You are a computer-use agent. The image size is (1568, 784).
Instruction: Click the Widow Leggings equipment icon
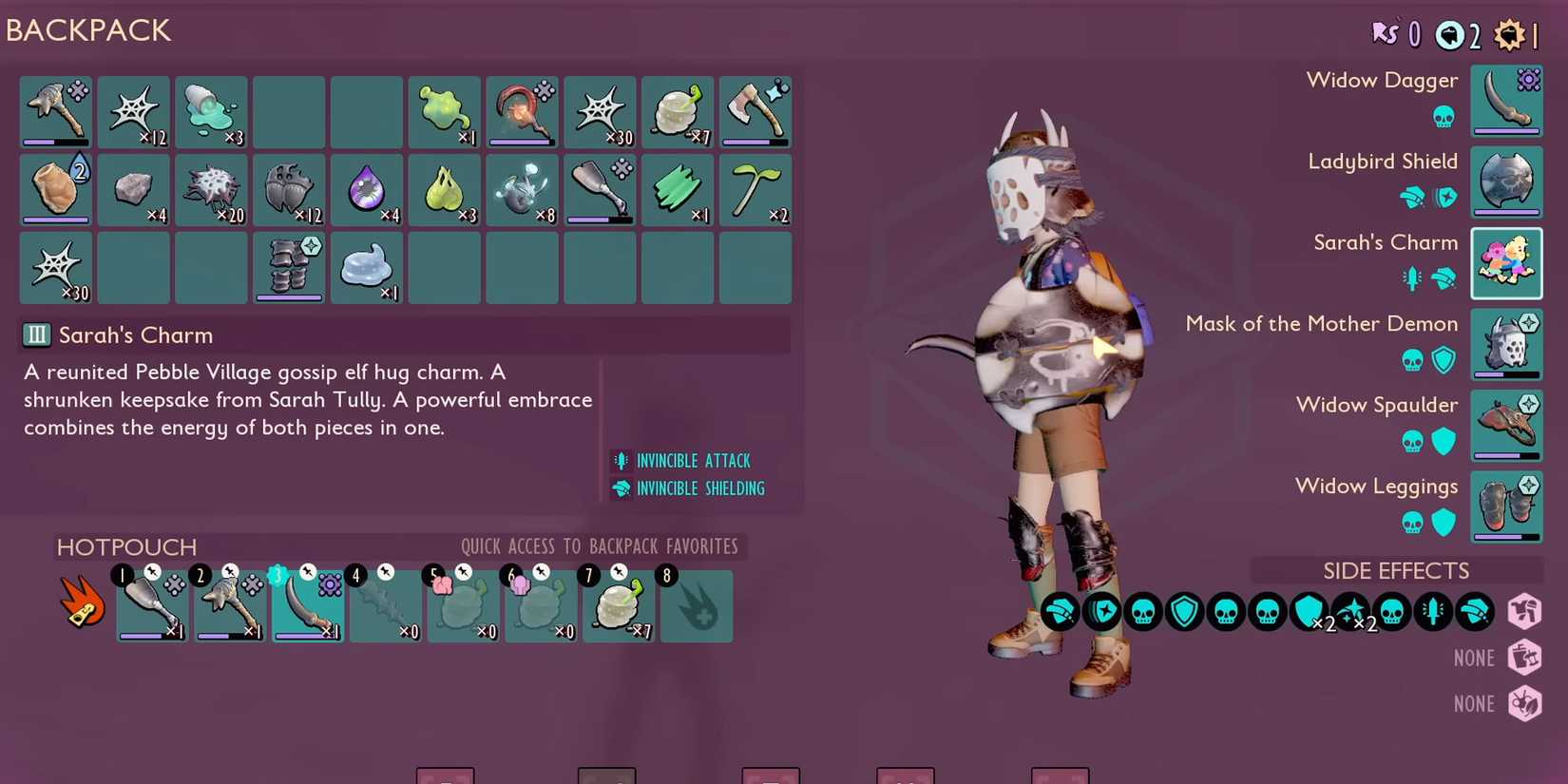pyautogui.click(x=1506, y=507)
